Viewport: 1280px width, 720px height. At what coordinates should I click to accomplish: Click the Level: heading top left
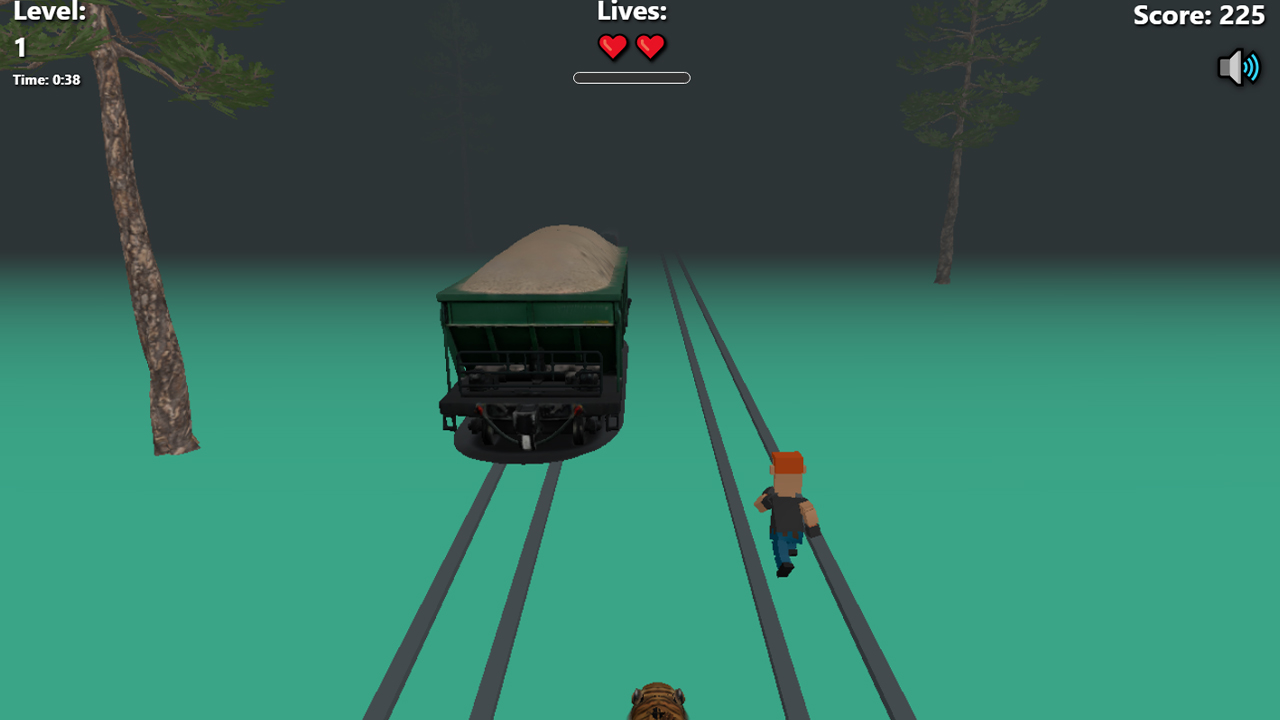click(x=50, y=12)
